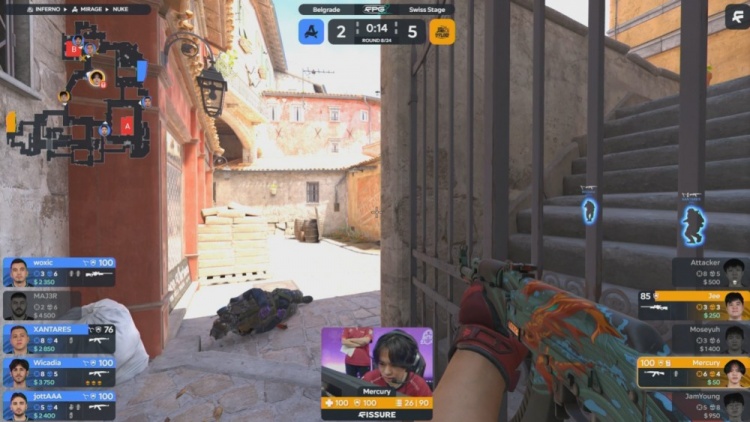Choose the XANTARES player card
Viewport: 750px width, 422px height.
(58, 338)
